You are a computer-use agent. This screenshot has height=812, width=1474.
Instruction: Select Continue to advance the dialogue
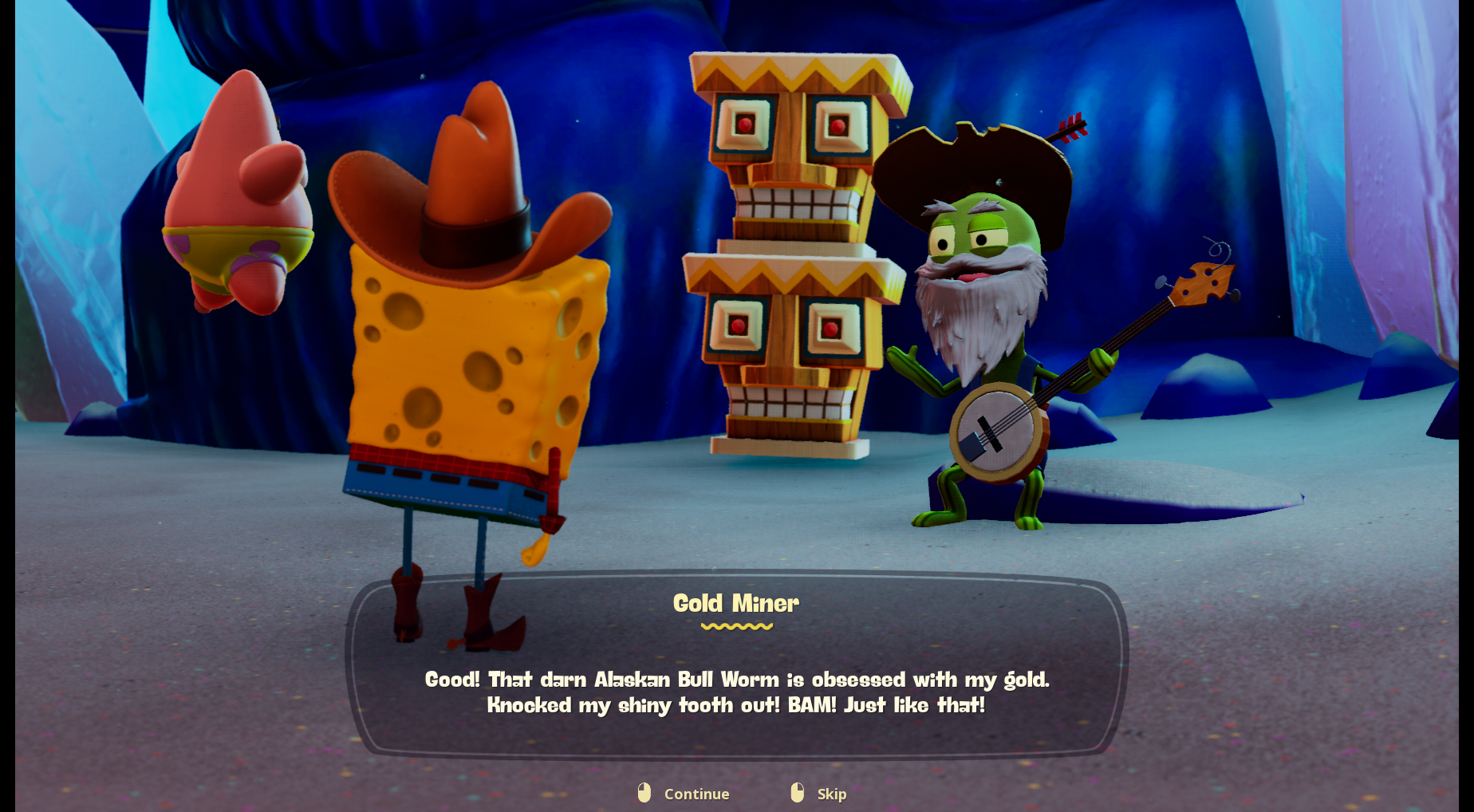tap(696, 794)
